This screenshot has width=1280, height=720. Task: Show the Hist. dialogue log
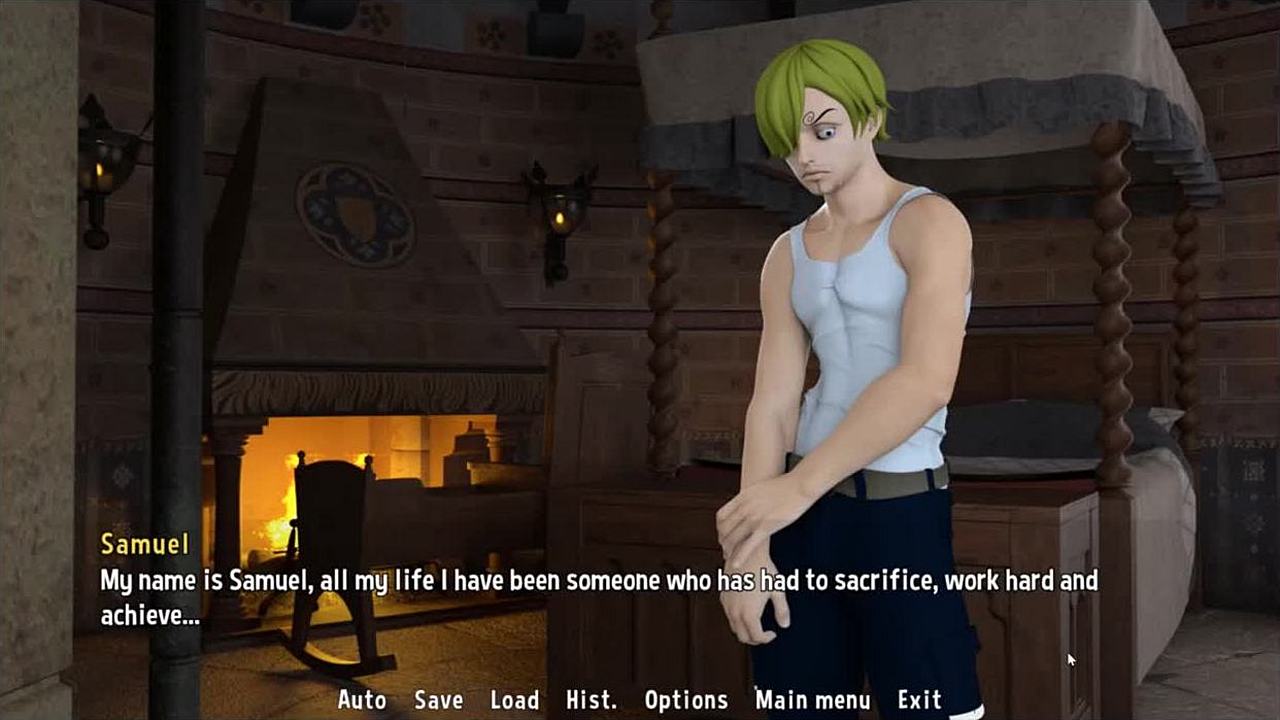click(x=591, y=700)
